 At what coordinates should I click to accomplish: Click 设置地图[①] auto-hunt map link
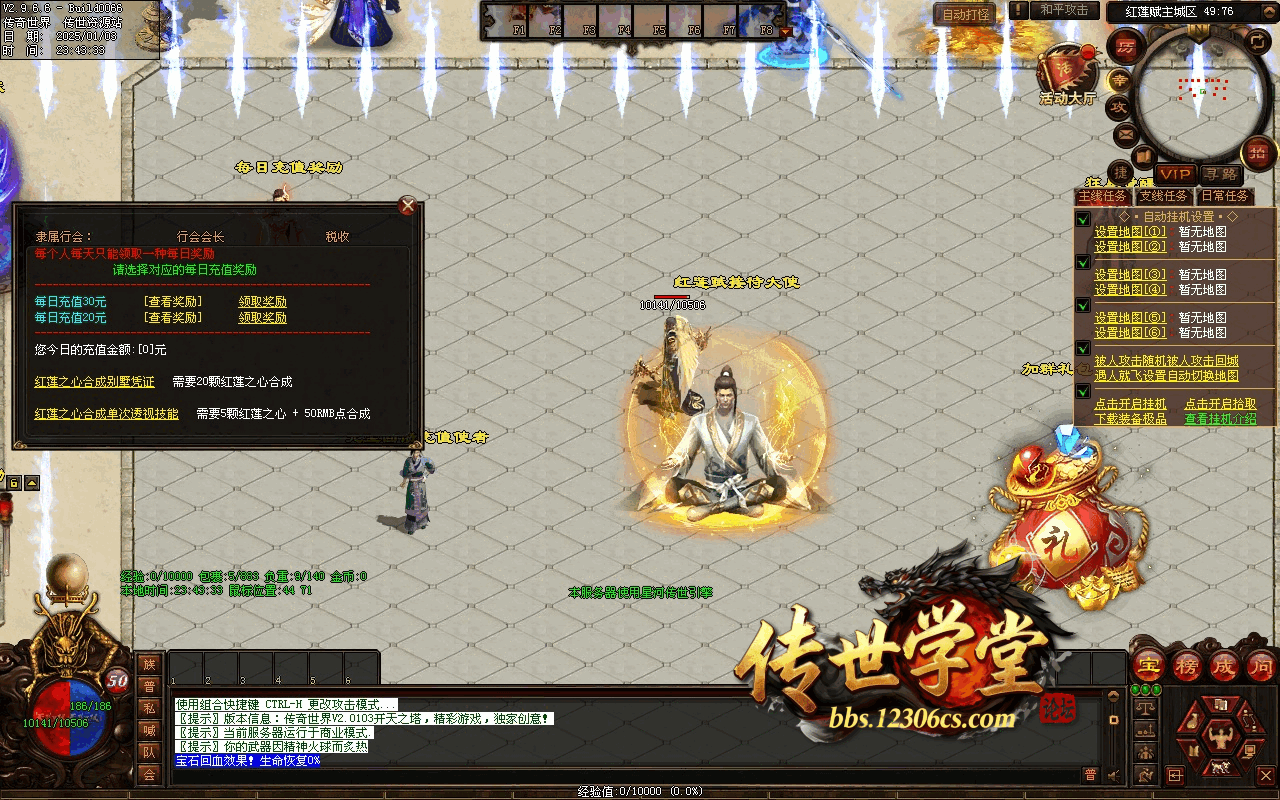click(1130, 232)
